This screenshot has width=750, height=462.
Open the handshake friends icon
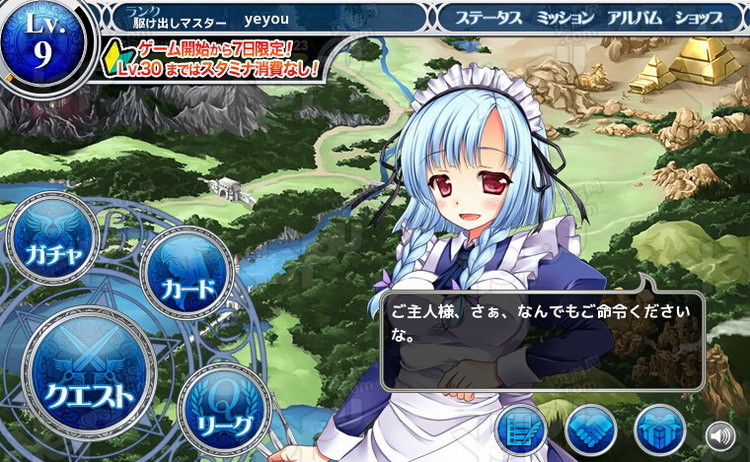pyautogui.click(x=590, y=430)
